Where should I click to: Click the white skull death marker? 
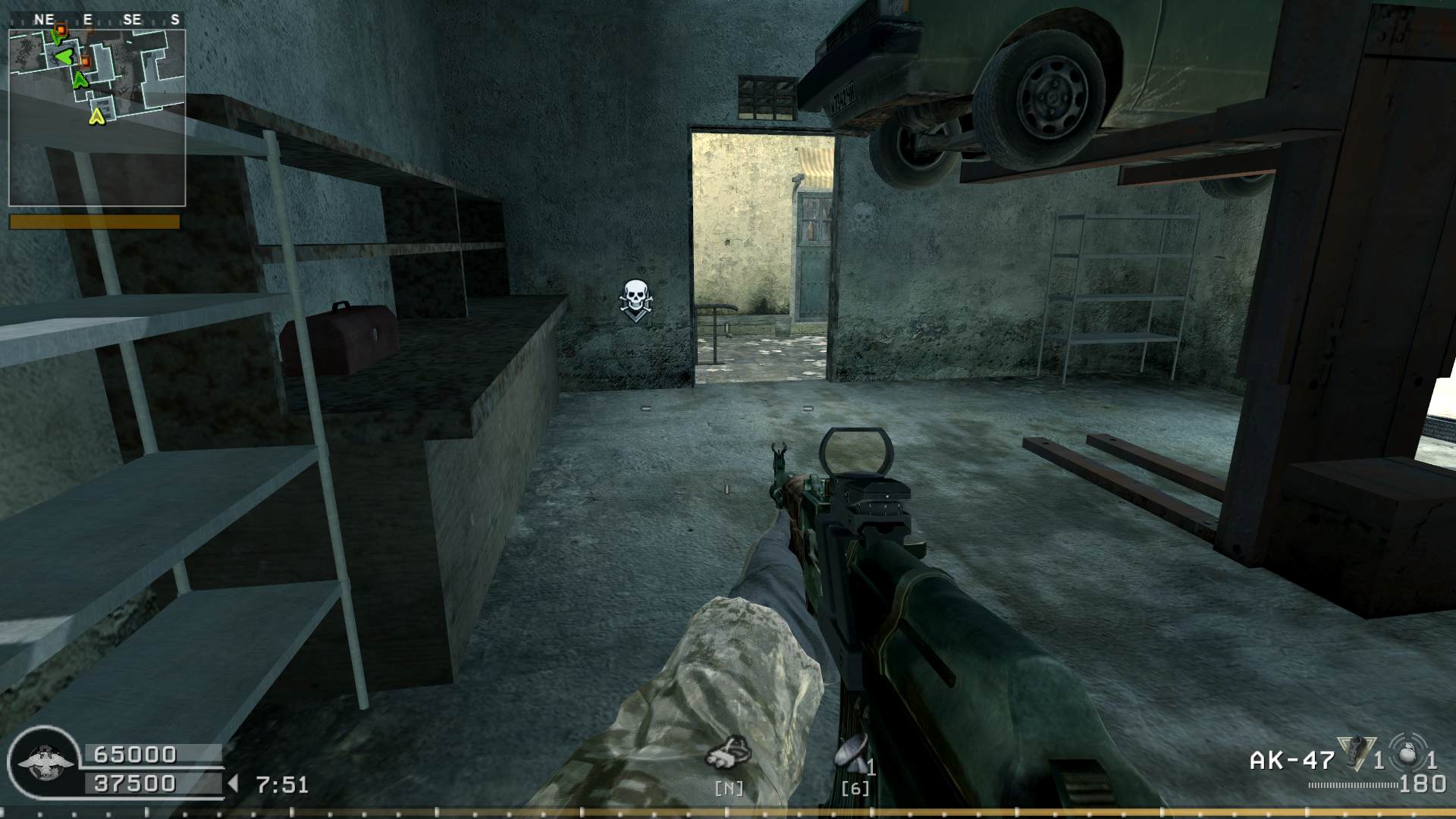click(x=635, y=299)
